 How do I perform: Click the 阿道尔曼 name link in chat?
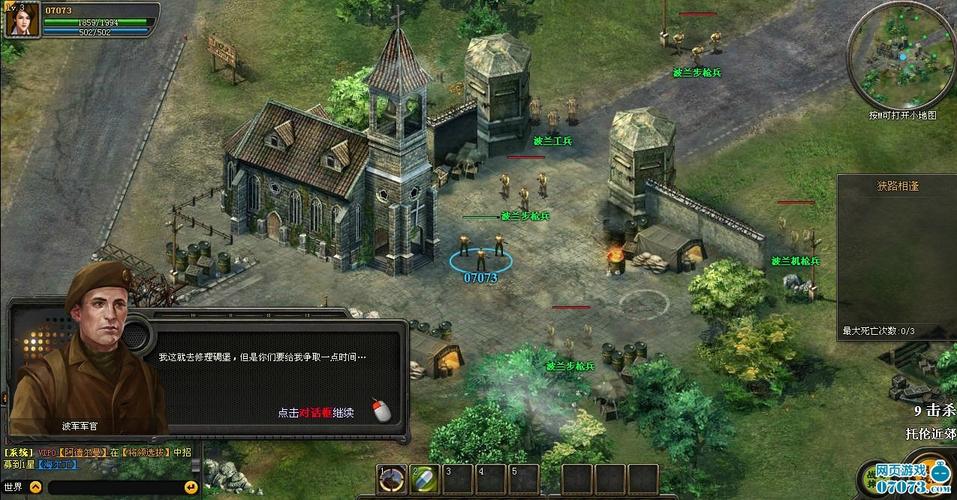coord(83,453)
